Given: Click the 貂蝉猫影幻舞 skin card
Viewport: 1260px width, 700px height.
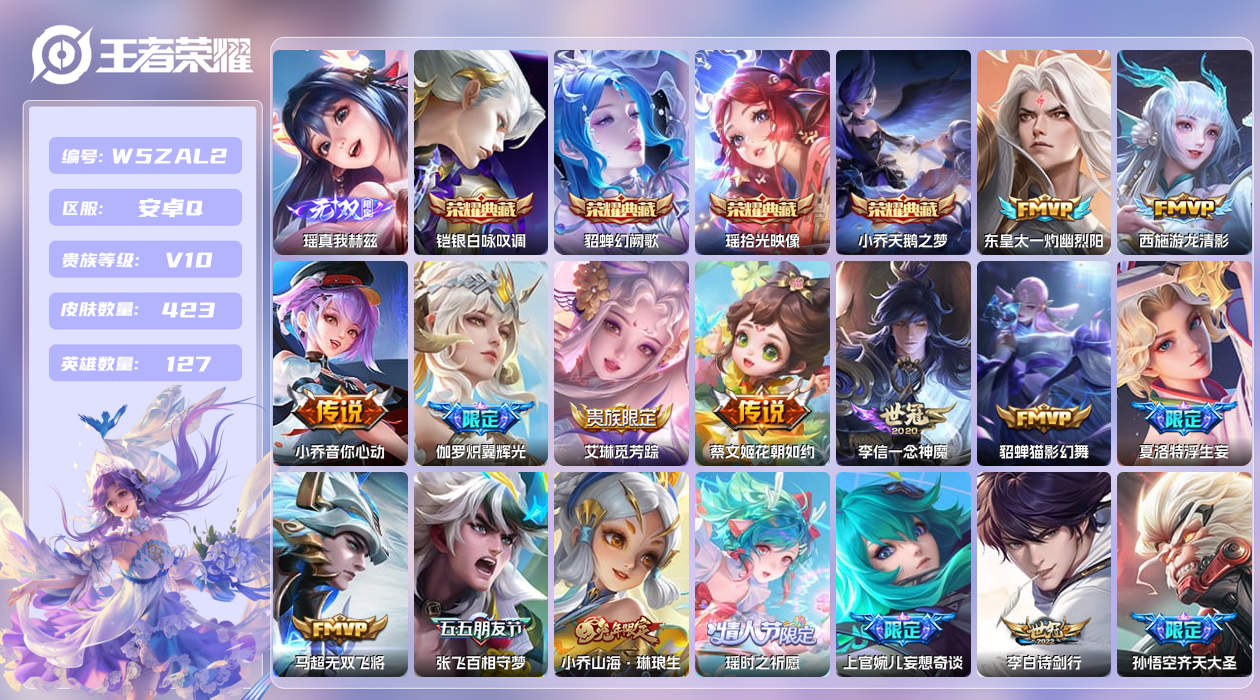Looking at the screenshot, I should coord(1044,363).
